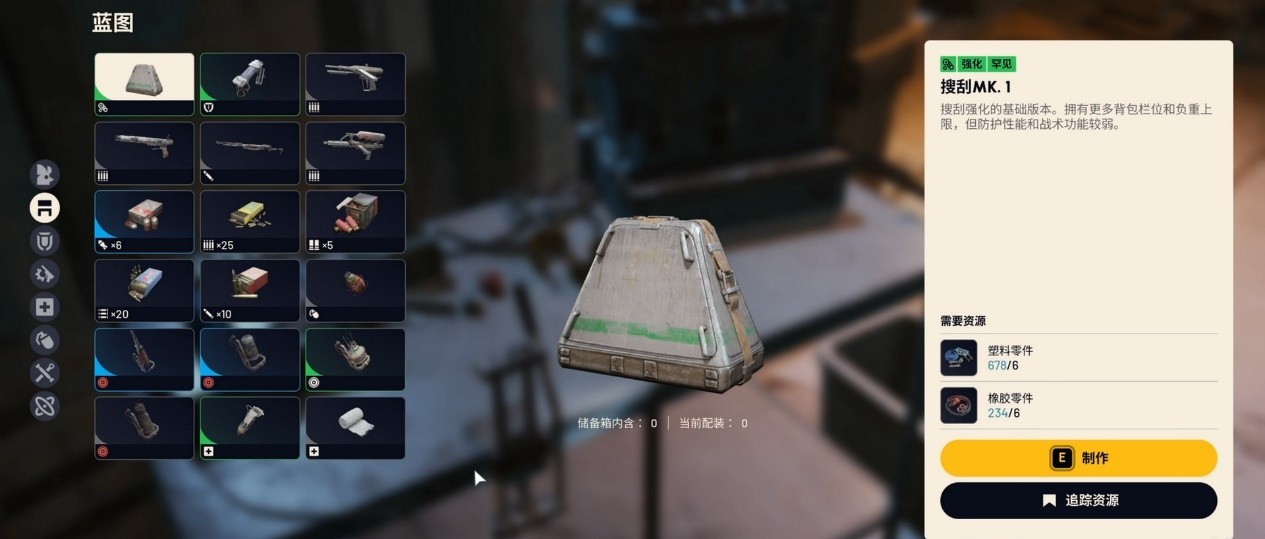Choose the ammo blueprint marked ×10
The image size is (1265, 539).
[250, 290]
